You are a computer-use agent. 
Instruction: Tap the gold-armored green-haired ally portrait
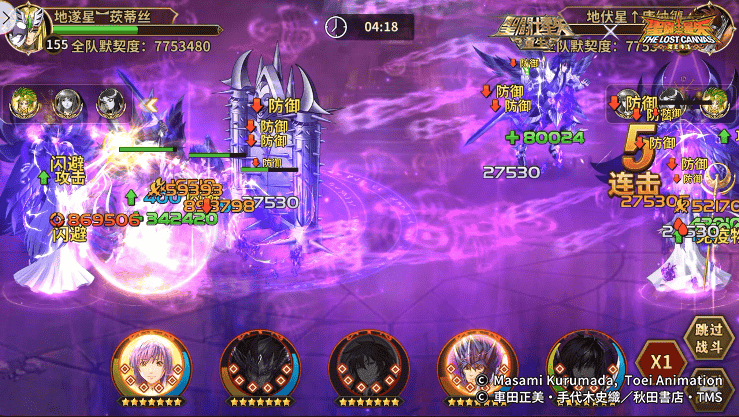22,102
